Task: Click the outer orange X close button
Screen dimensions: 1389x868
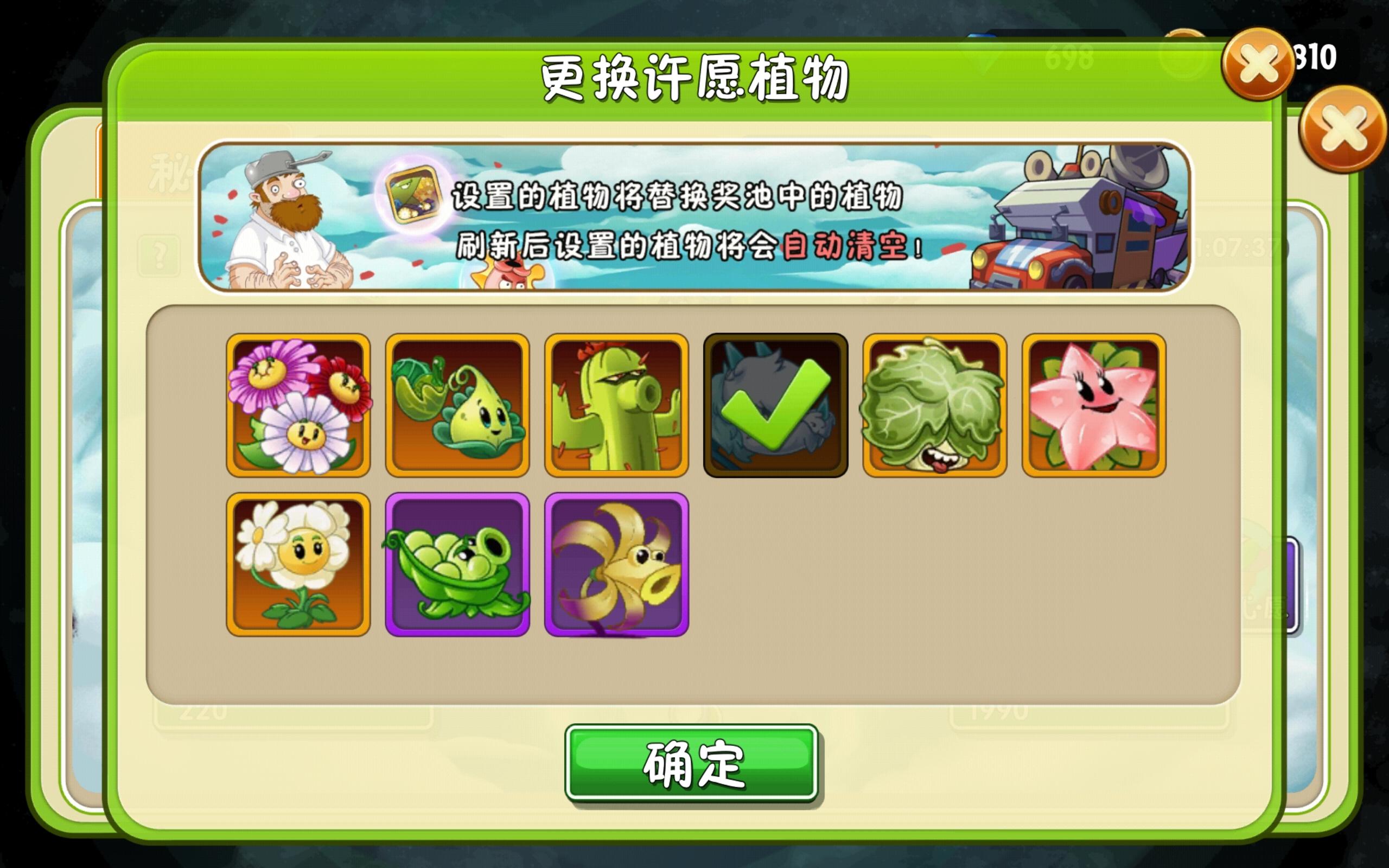Action: tap(1343, 132)
